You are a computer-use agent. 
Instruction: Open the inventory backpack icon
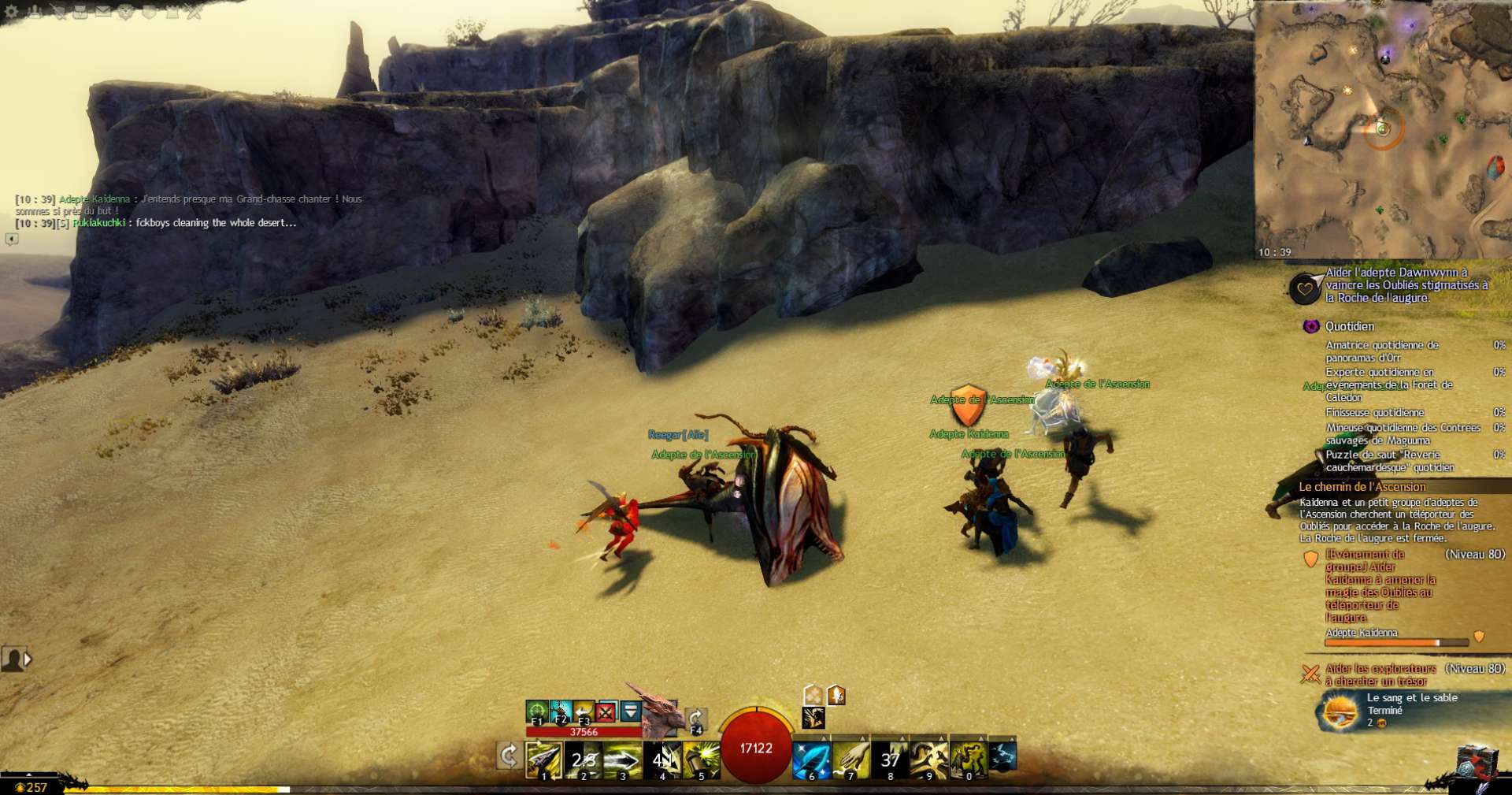(80, 12)
